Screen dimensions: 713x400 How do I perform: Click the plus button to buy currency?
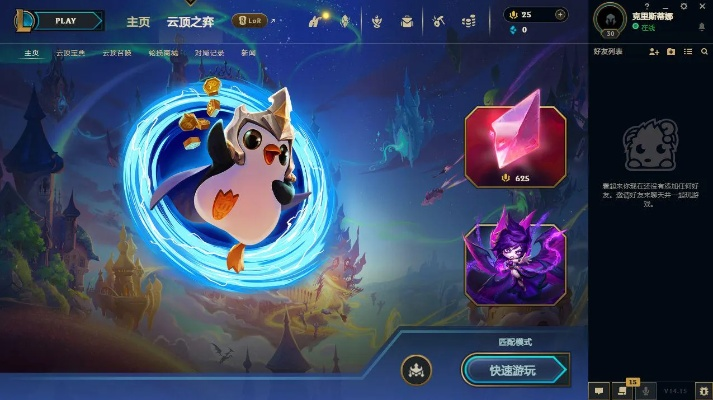(x=560, y=15)
